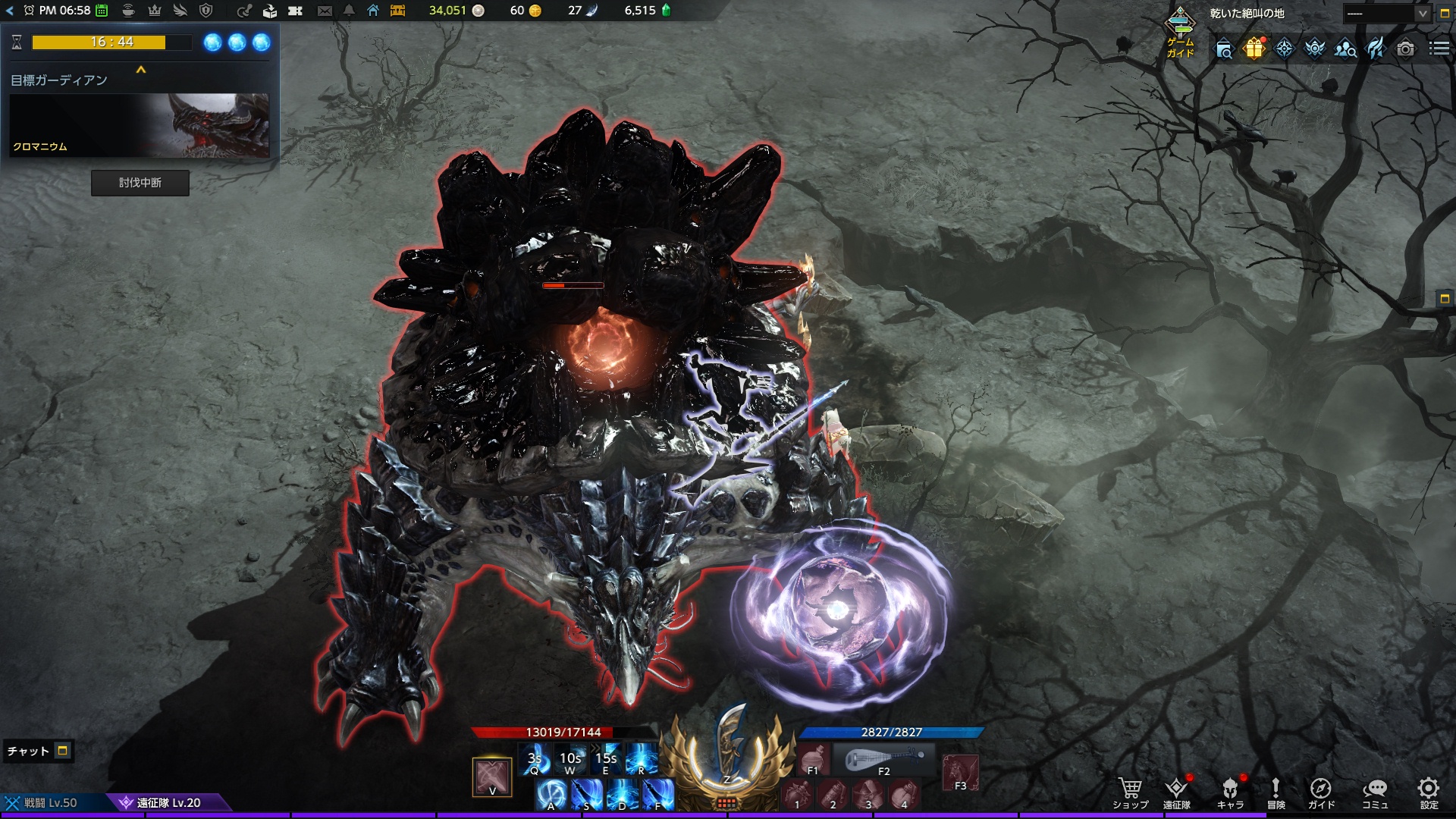The height and width of the screenshot is (819, 1456).
Task: Click the 討伐中断 abort hunt button
Action: click(x=140, y=183)
